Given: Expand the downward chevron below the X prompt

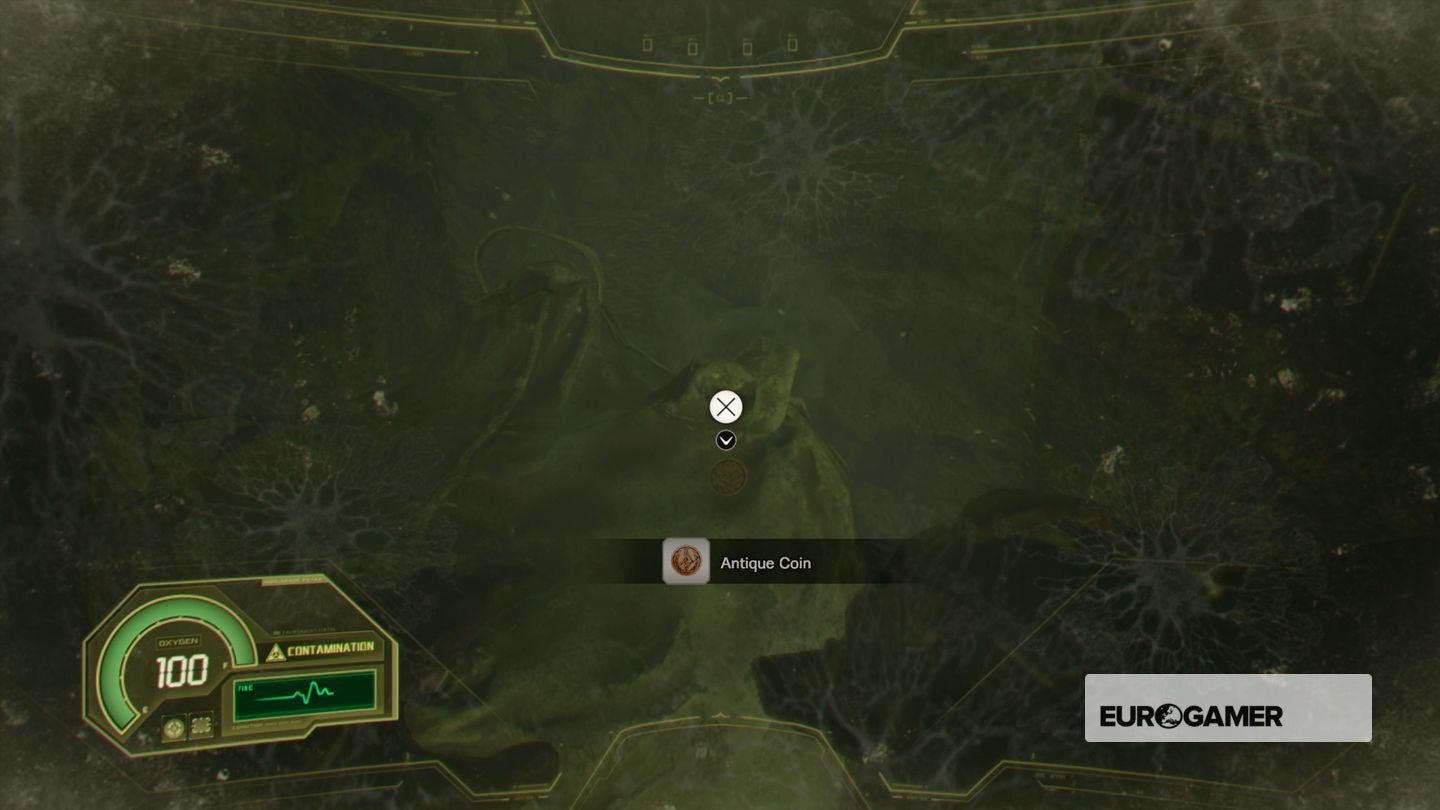Looking at the screenshot, I should (x=725, y=440).
